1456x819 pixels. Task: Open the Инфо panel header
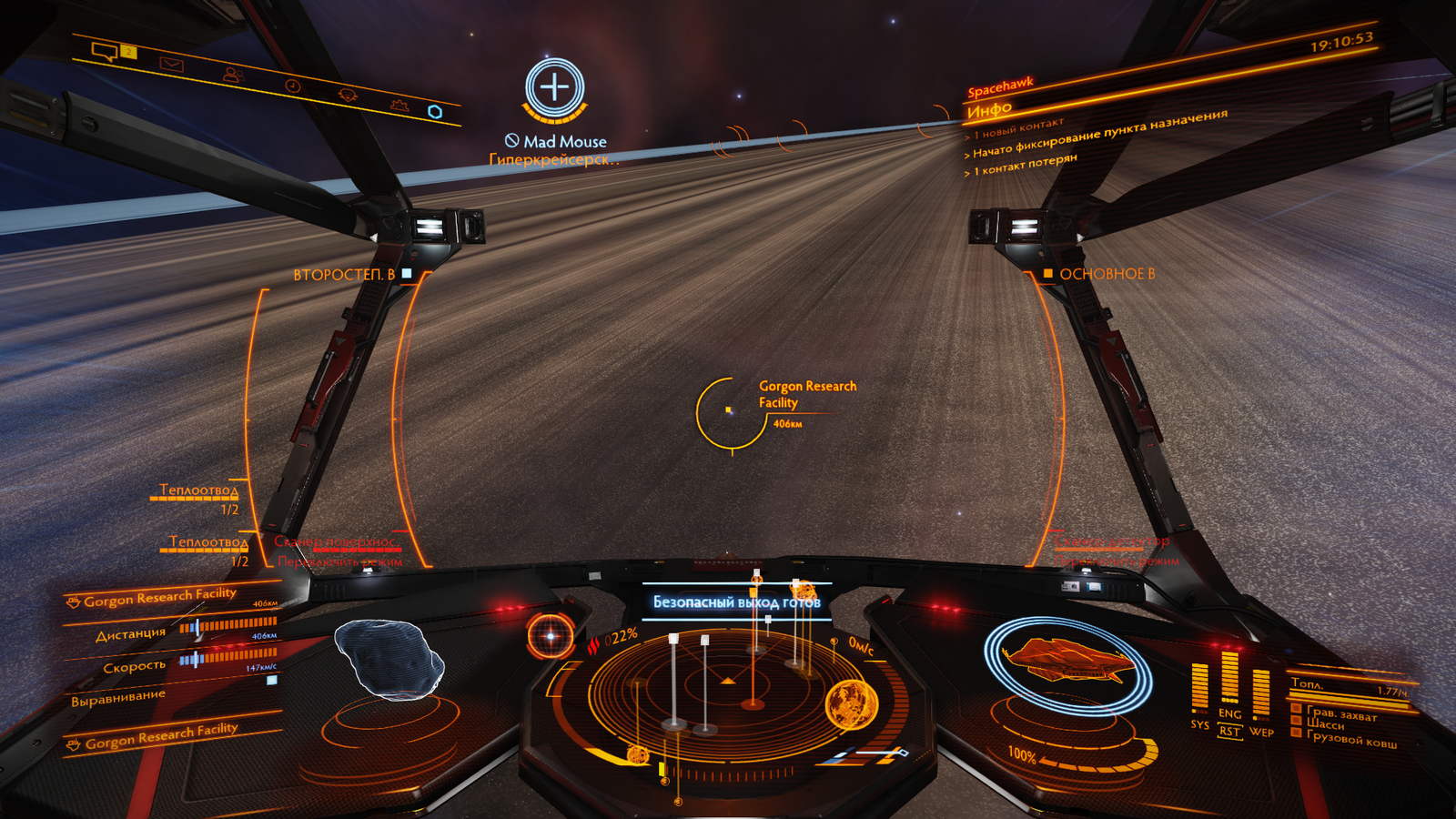click(990, 111)
